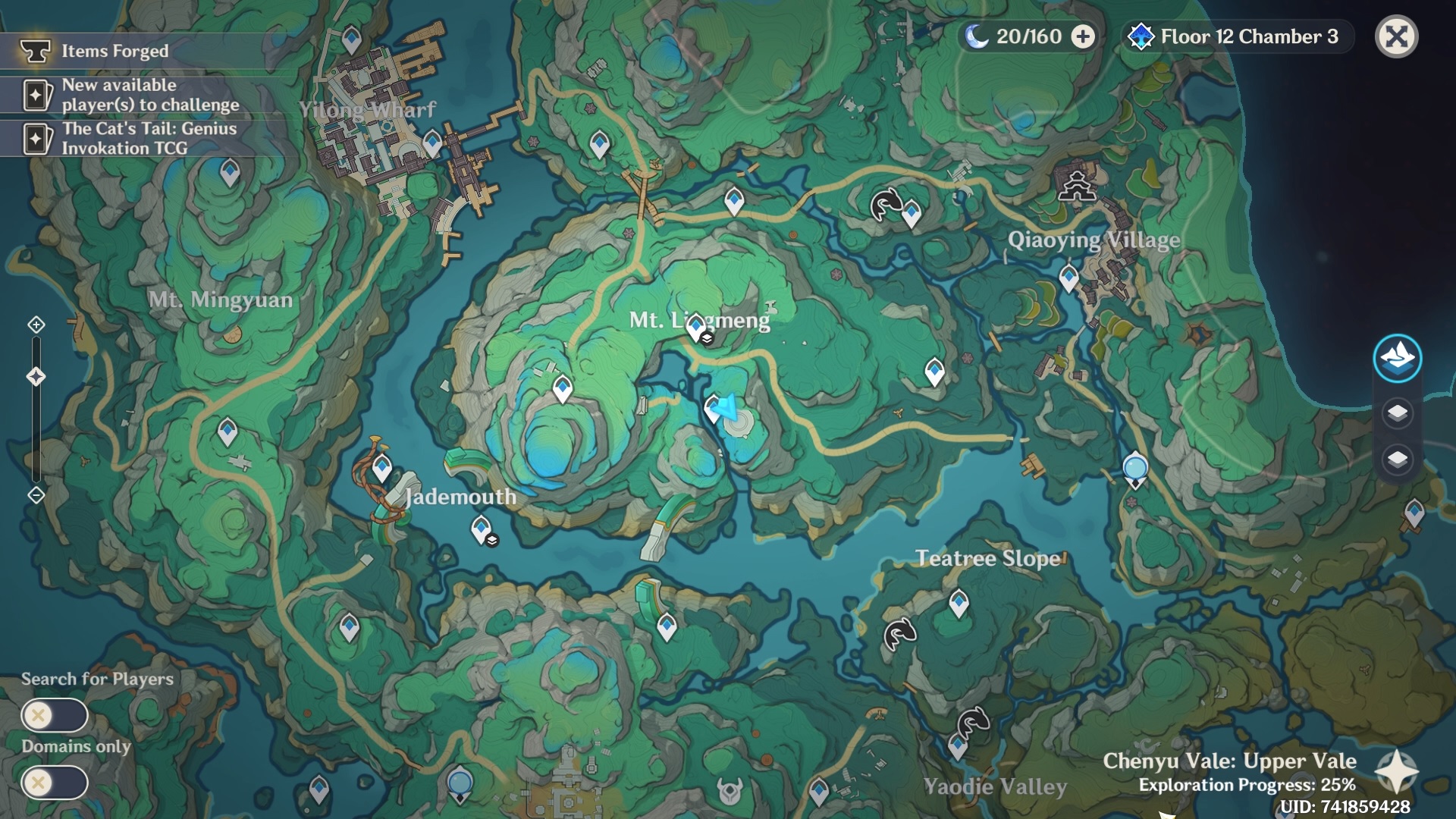The image size is (1456, 819).
Task: Zoom in the map with the top diamond button
Action: [36, 325]
